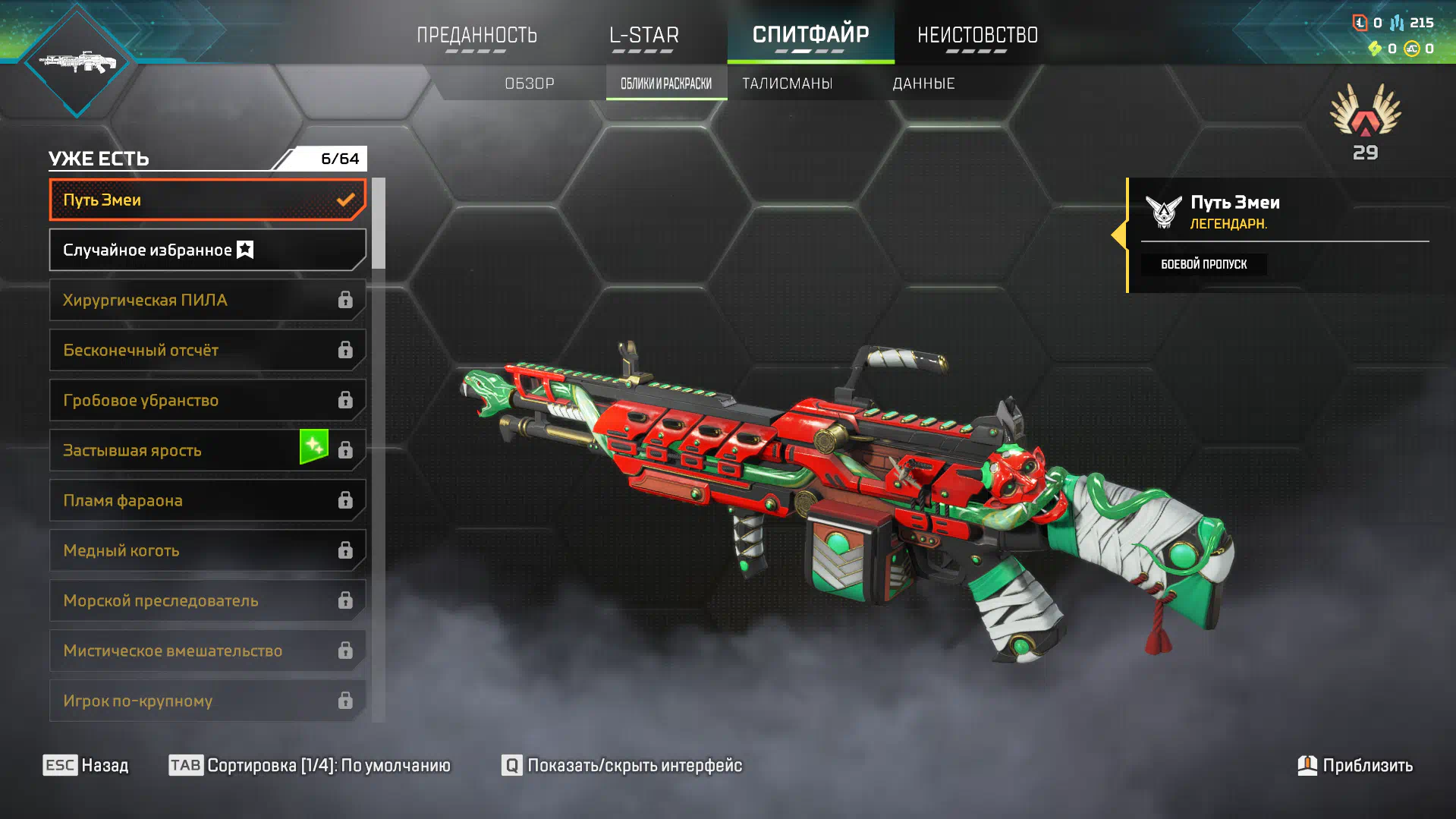Open the L-STAR weapon tab
1456x819 pixels.
[643, 35]
